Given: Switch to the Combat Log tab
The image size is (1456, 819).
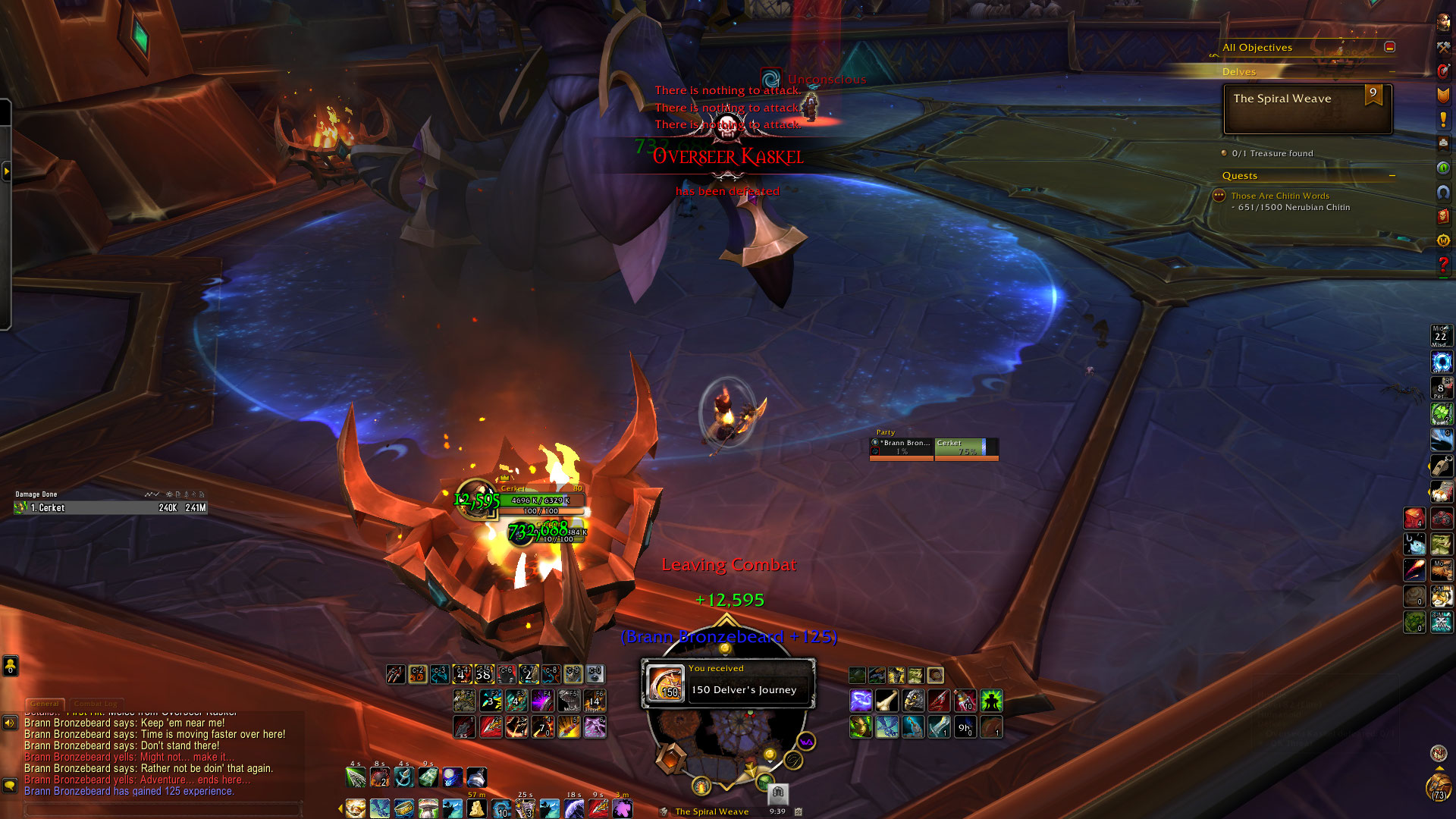Looking at the screenshot, I should tap(96, 704).
